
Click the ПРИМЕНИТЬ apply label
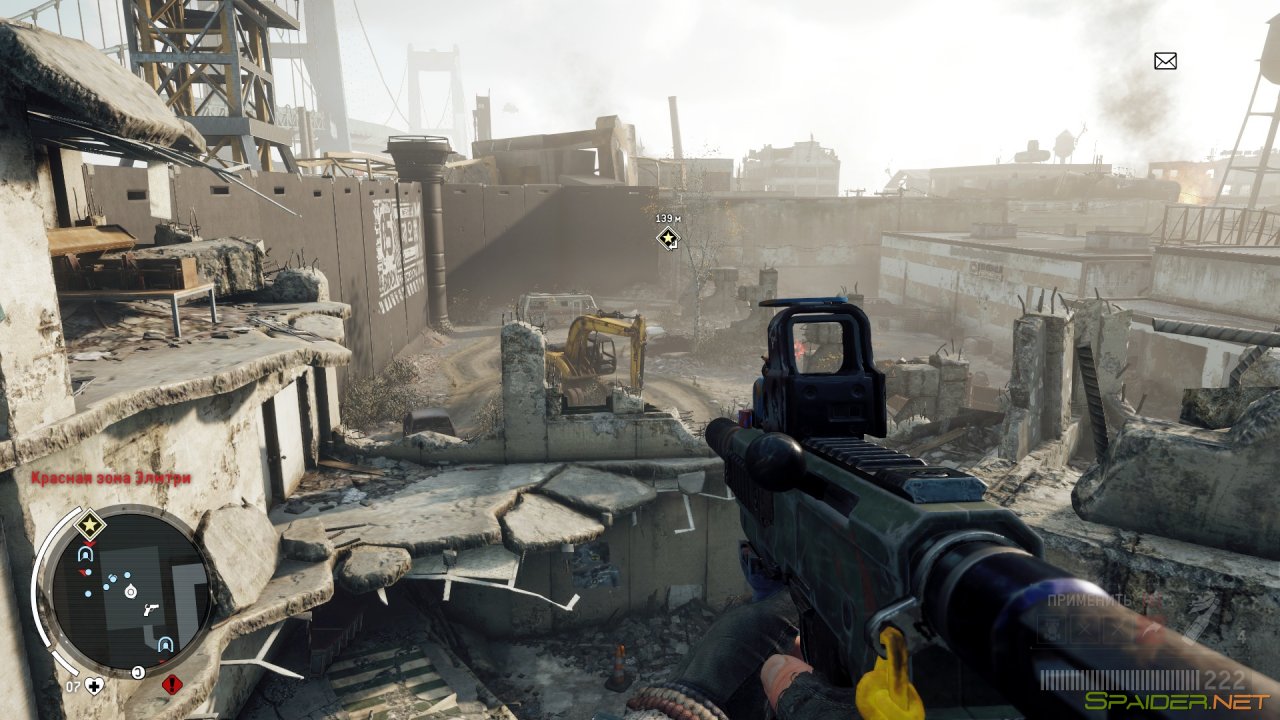pyautogui.click(x=1089, y=601)
